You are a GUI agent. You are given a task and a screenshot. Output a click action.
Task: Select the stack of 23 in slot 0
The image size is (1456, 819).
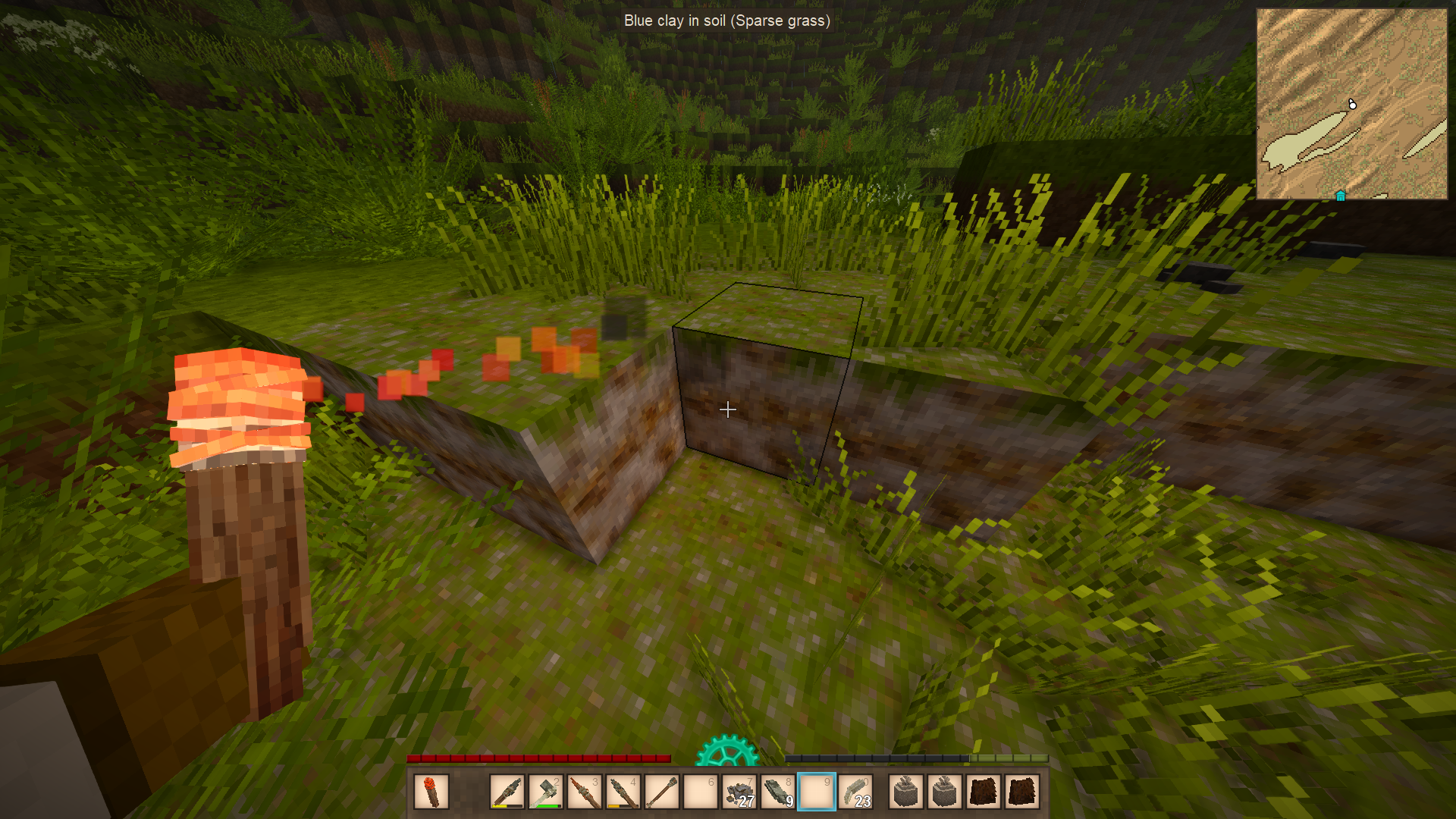pyautogui.click(x=855, y=792)
